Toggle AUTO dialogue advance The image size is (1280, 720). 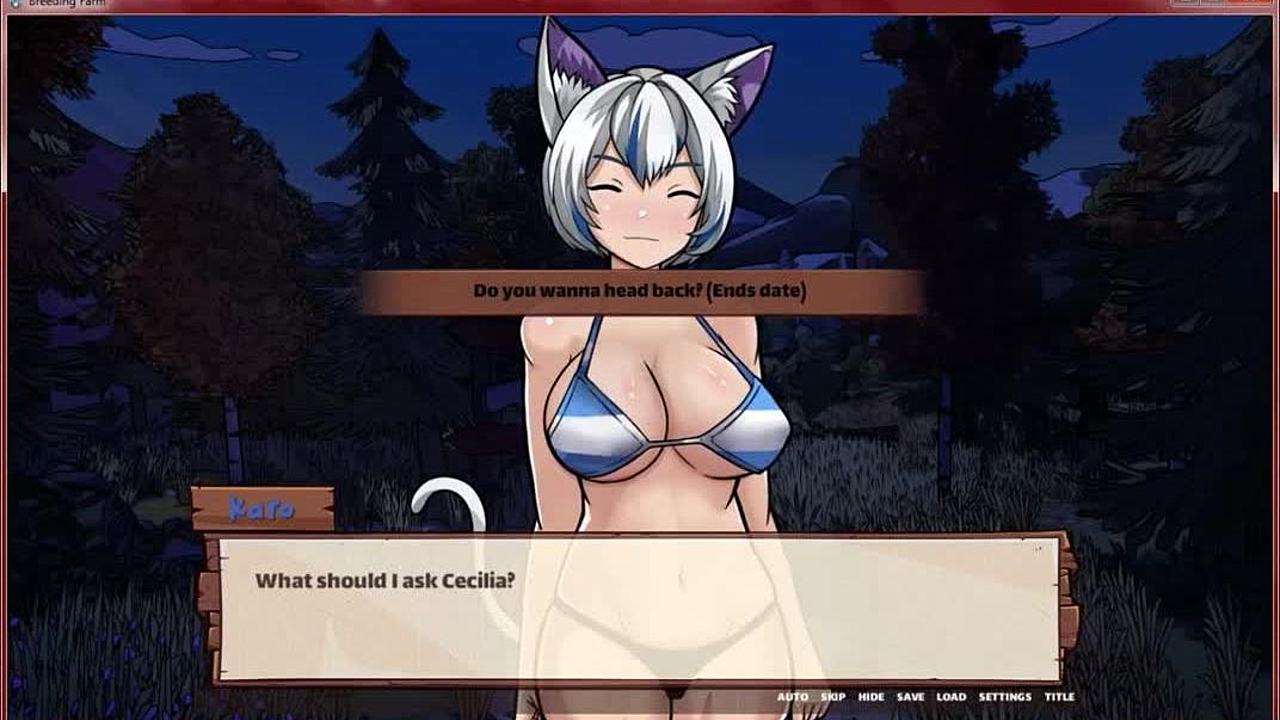pos(792,697)
